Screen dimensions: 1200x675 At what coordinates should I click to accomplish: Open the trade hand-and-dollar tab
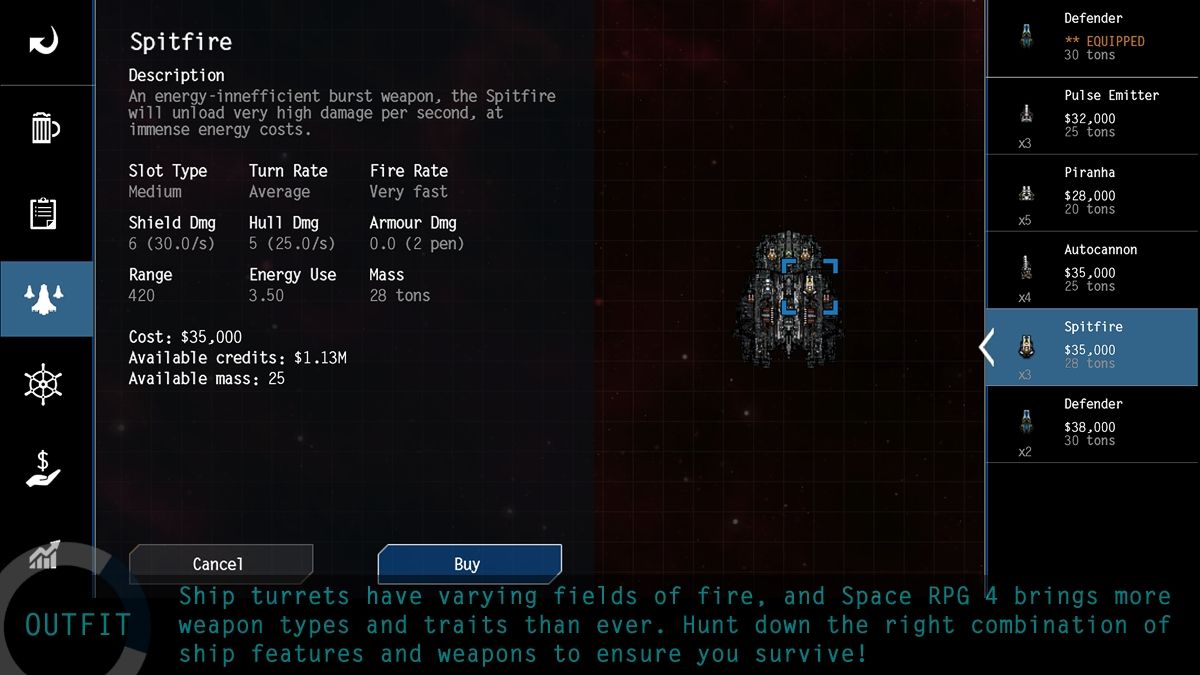44,469
